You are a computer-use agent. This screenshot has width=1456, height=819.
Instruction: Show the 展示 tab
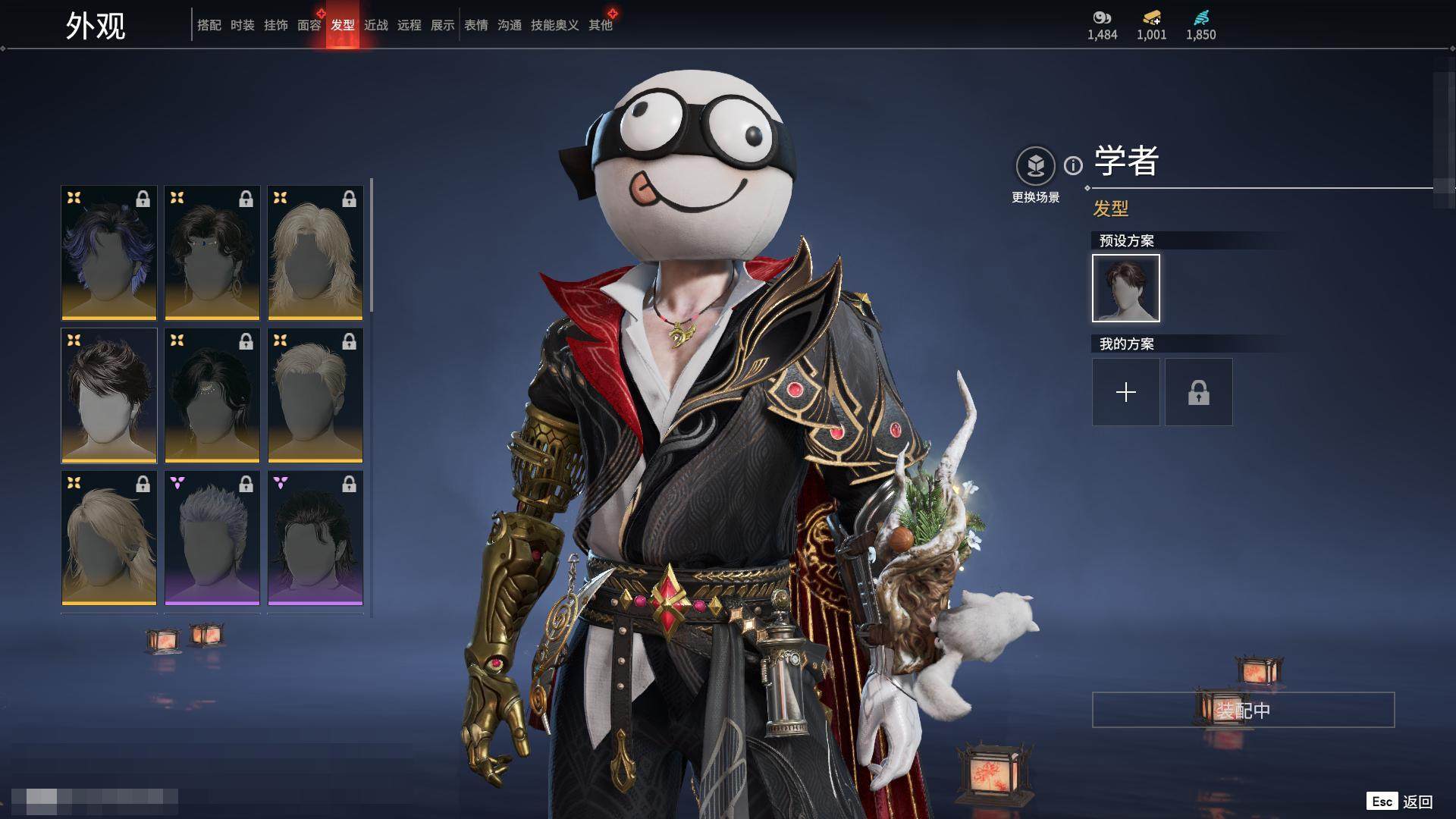(x=442, y=25)
